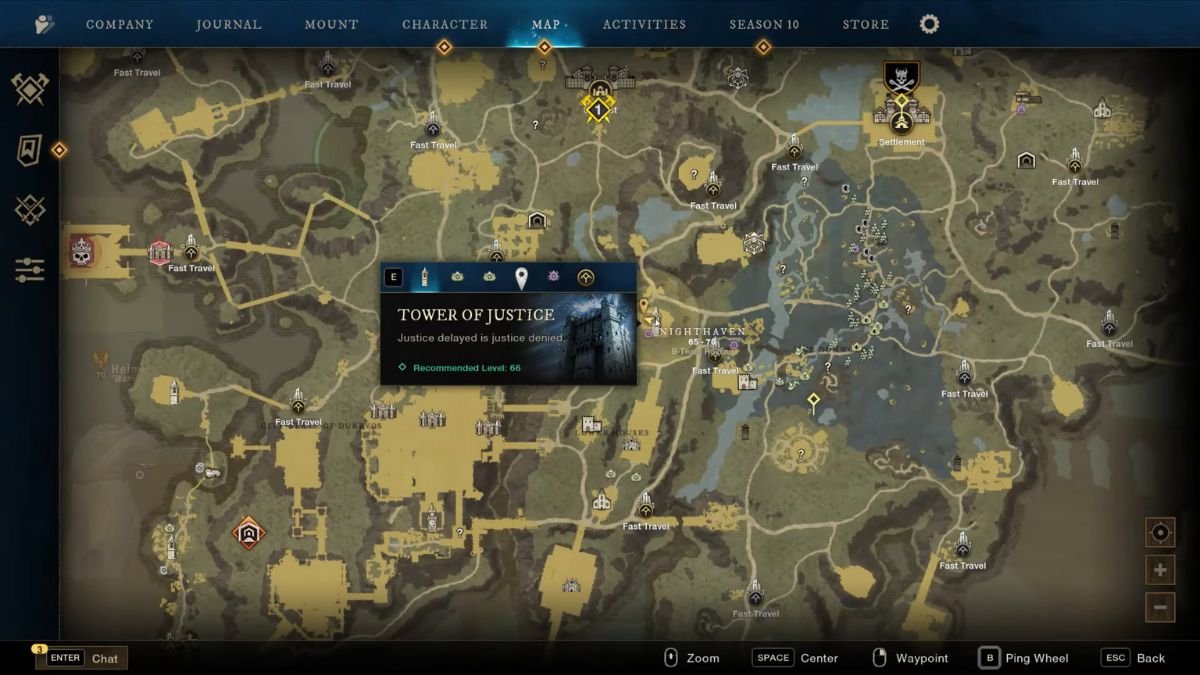Open the Company tab
1200x675 pixels.
pyautogui.click(x=119, y=24)
